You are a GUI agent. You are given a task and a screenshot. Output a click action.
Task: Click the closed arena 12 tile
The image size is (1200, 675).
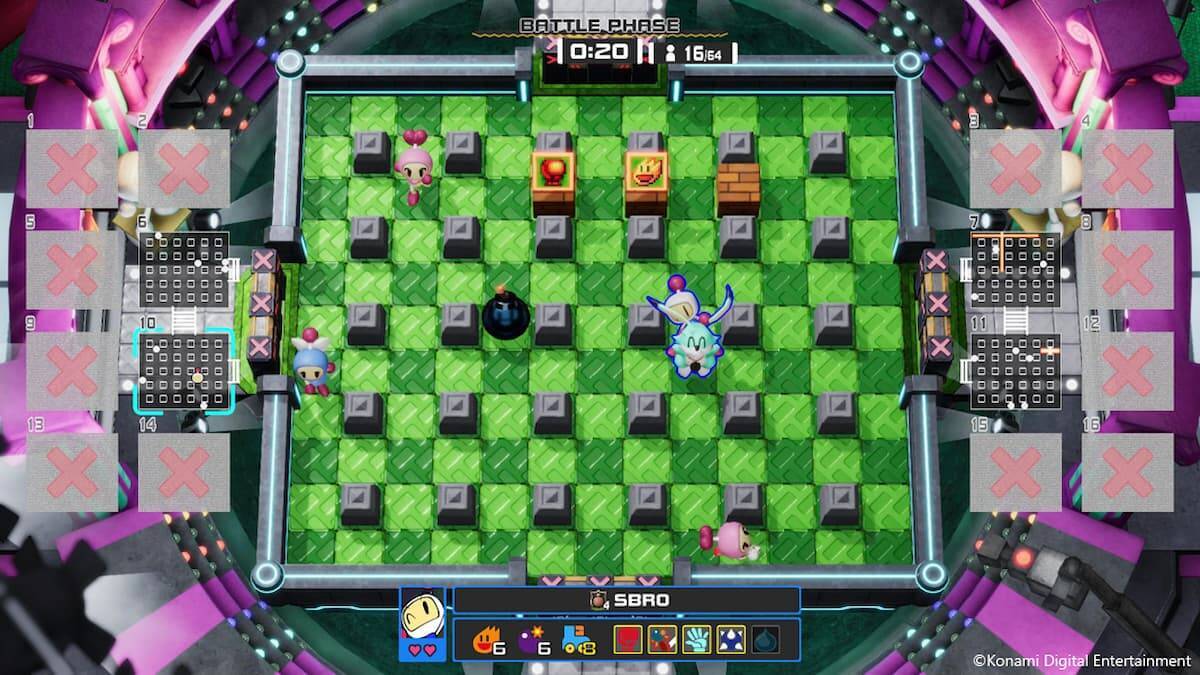pos(1128,371)
